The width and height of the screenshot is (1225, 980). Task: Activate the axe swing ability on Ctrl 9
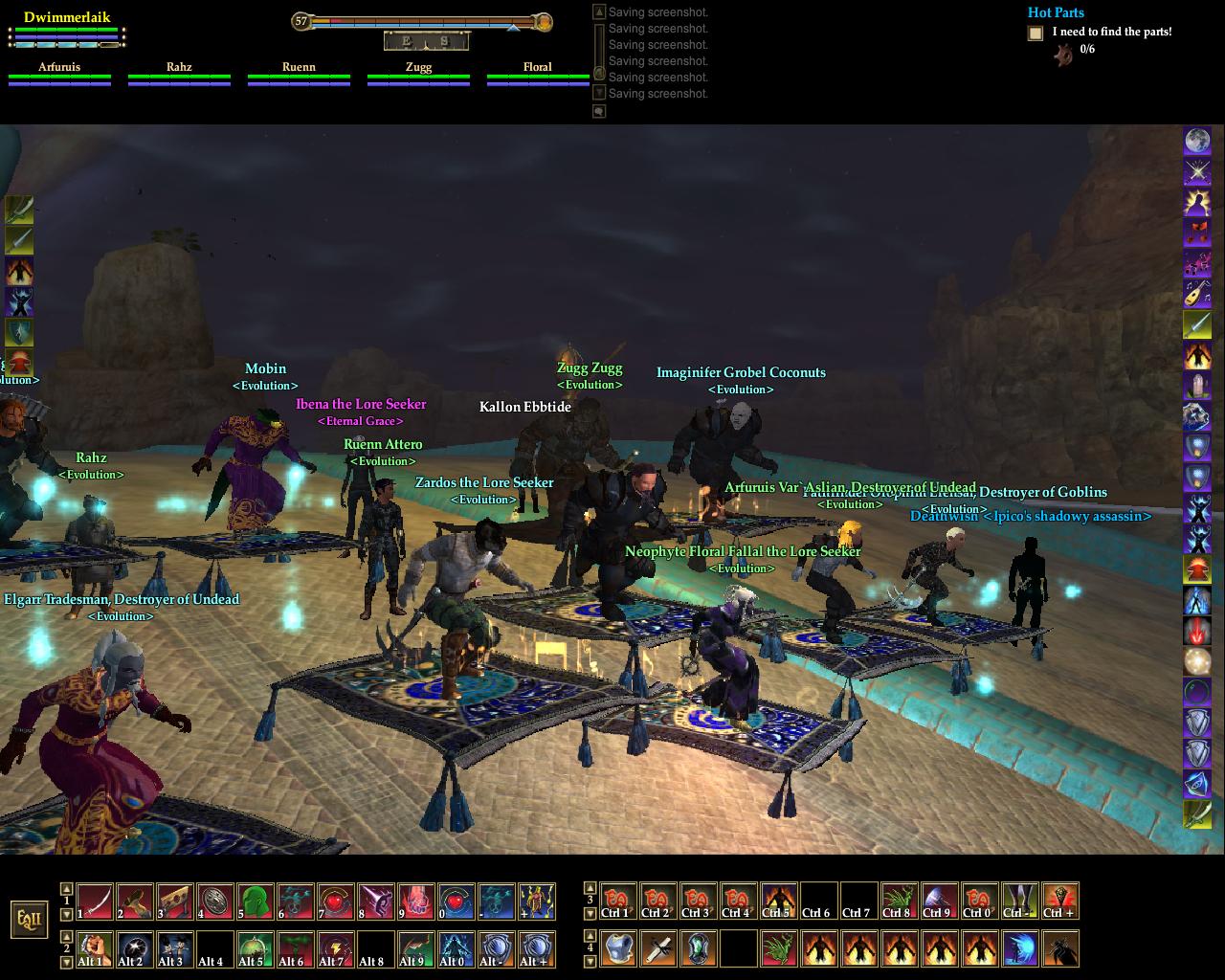(x=939, y=902)
